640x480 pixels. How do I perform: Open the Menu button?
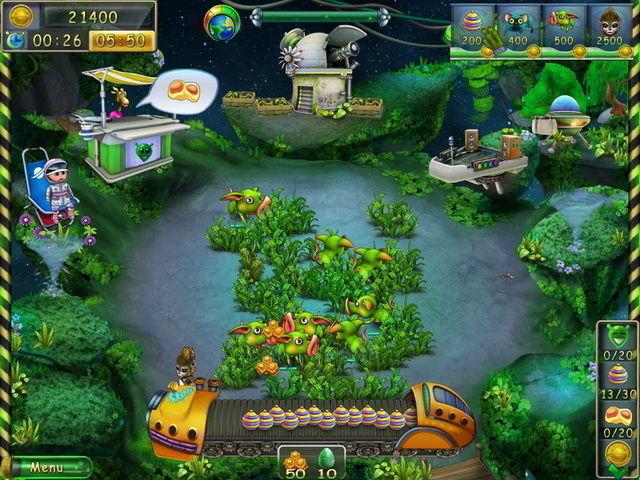point(47,467)
